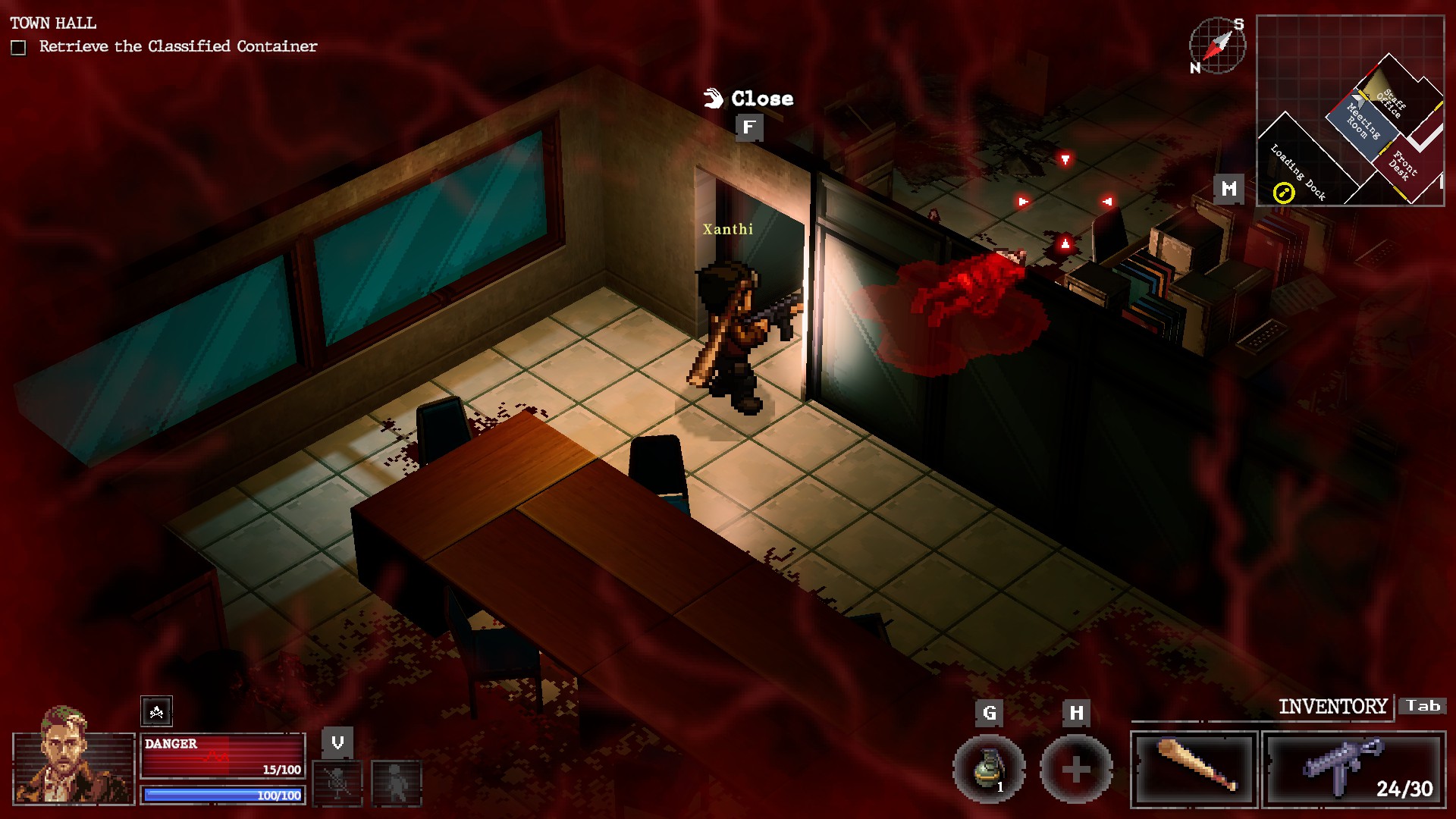1456x819 pixels.
Task: Use the healing plus slot
Action: (1075, 769)
